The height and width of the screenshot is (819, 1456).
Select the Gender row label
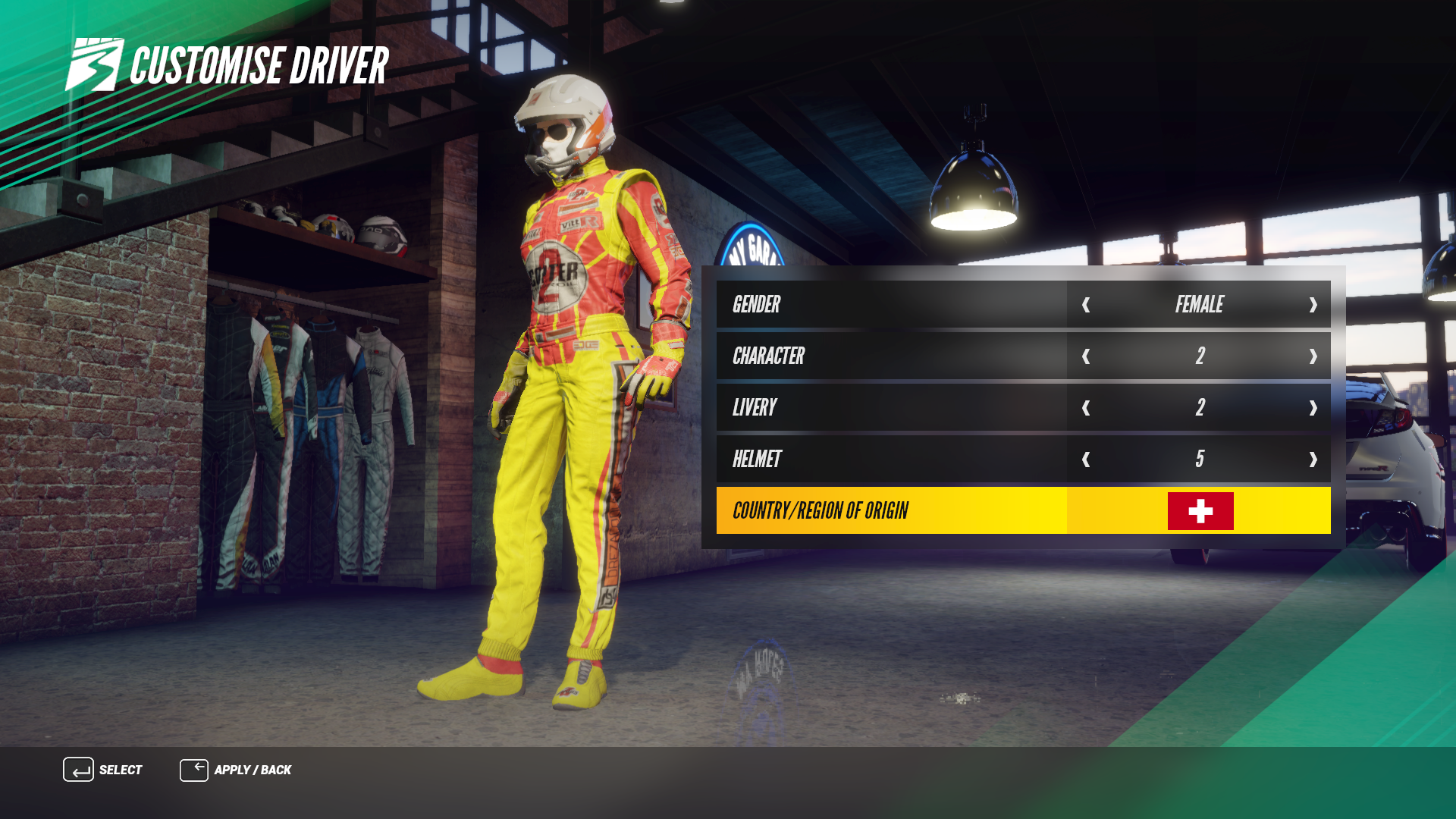click(756, 305)
